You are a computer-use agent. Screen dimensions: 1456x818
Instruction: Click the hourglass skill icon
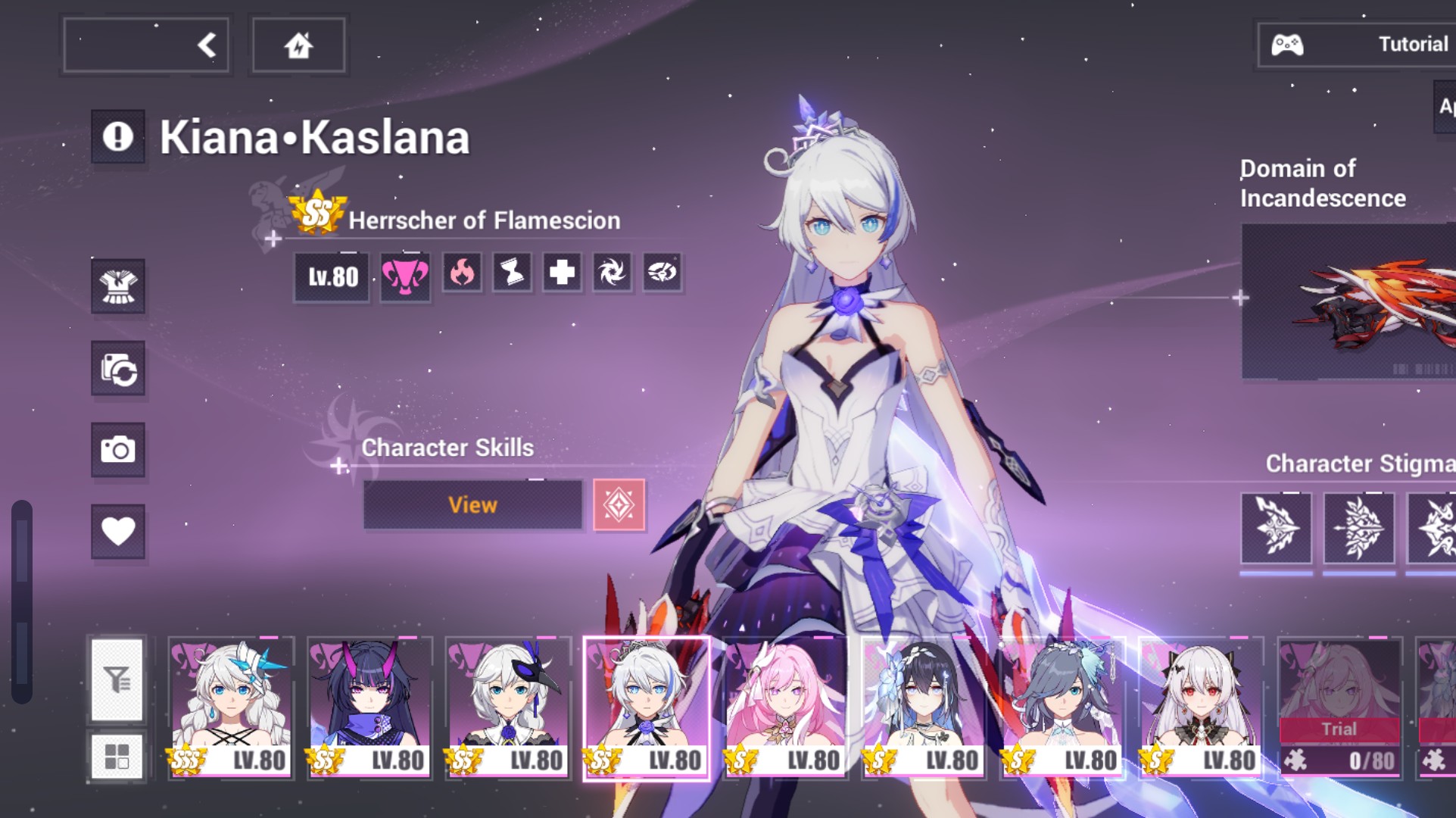pos(512,274)
